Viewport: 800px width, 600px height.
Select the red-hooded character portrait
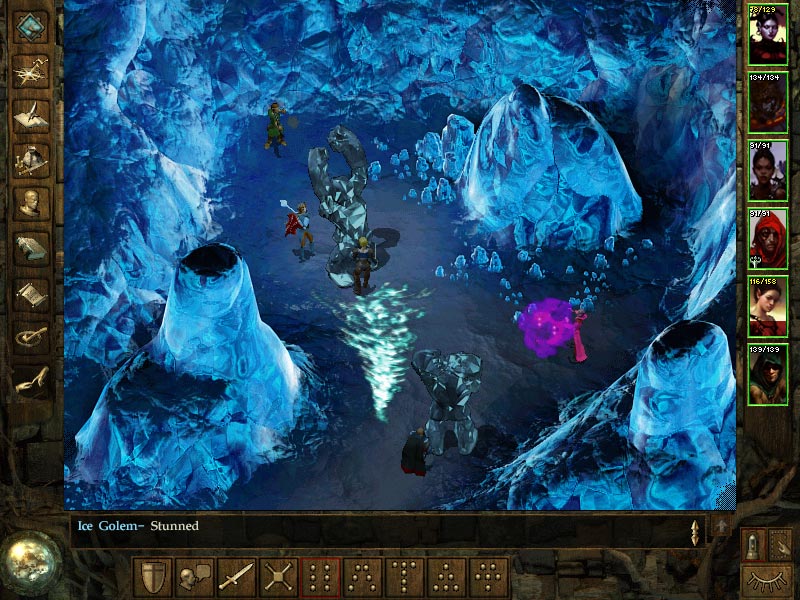click(x=767, y=238)
